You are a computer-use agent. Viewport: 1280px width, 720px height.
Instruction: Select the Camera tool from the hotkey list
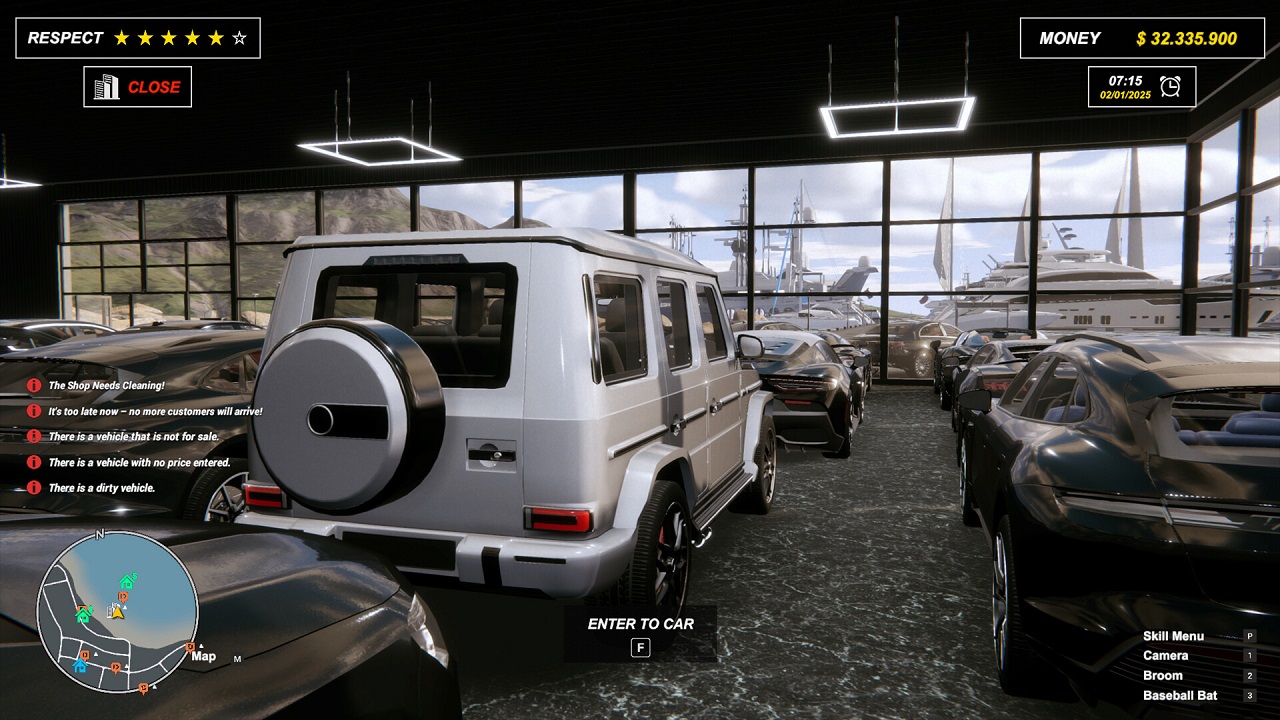pyautogui.click(x=1166, y=655)
